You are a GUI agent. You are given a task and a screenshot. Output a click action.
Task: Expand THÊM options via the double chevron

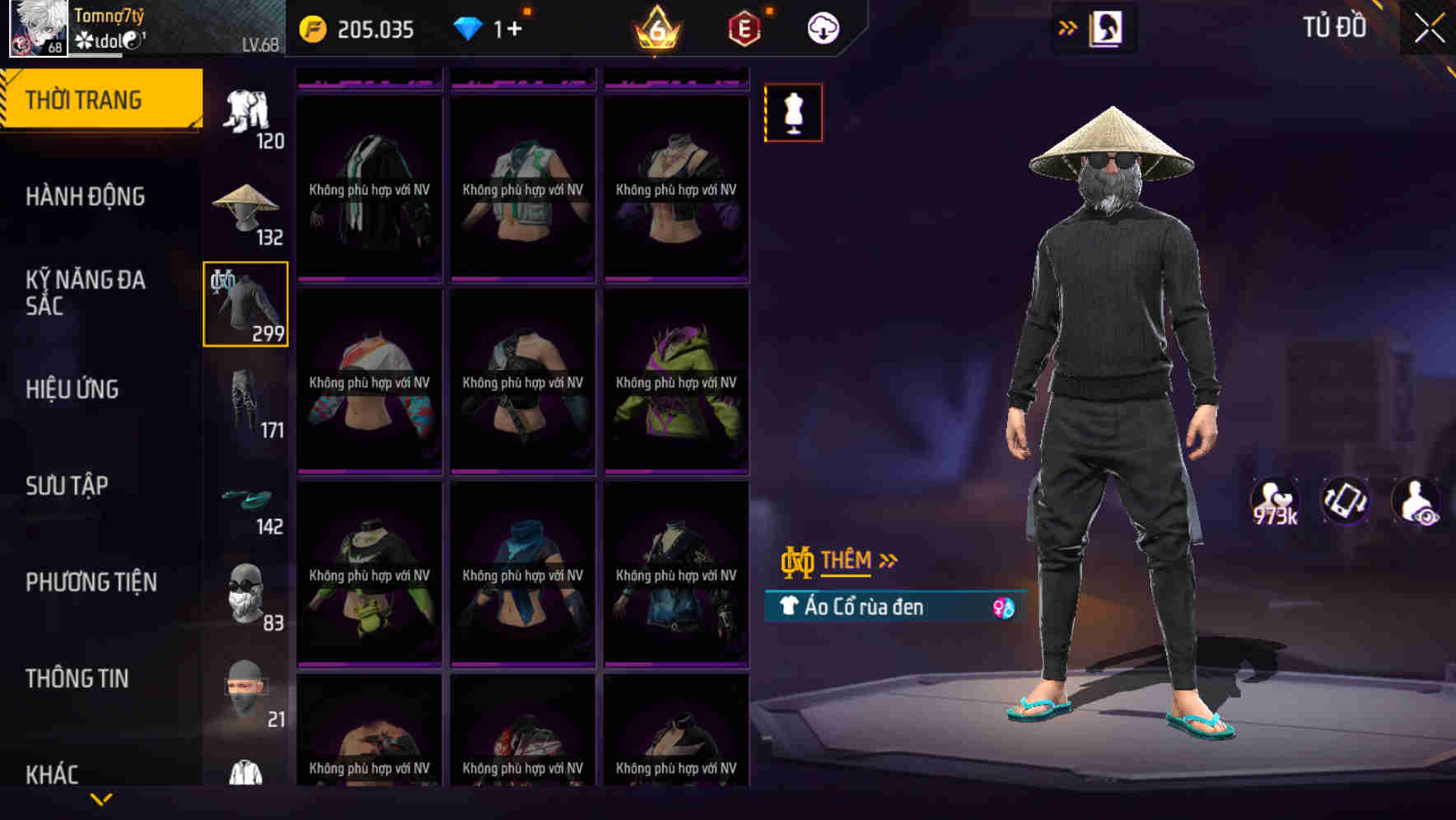(x=887, y=561)
